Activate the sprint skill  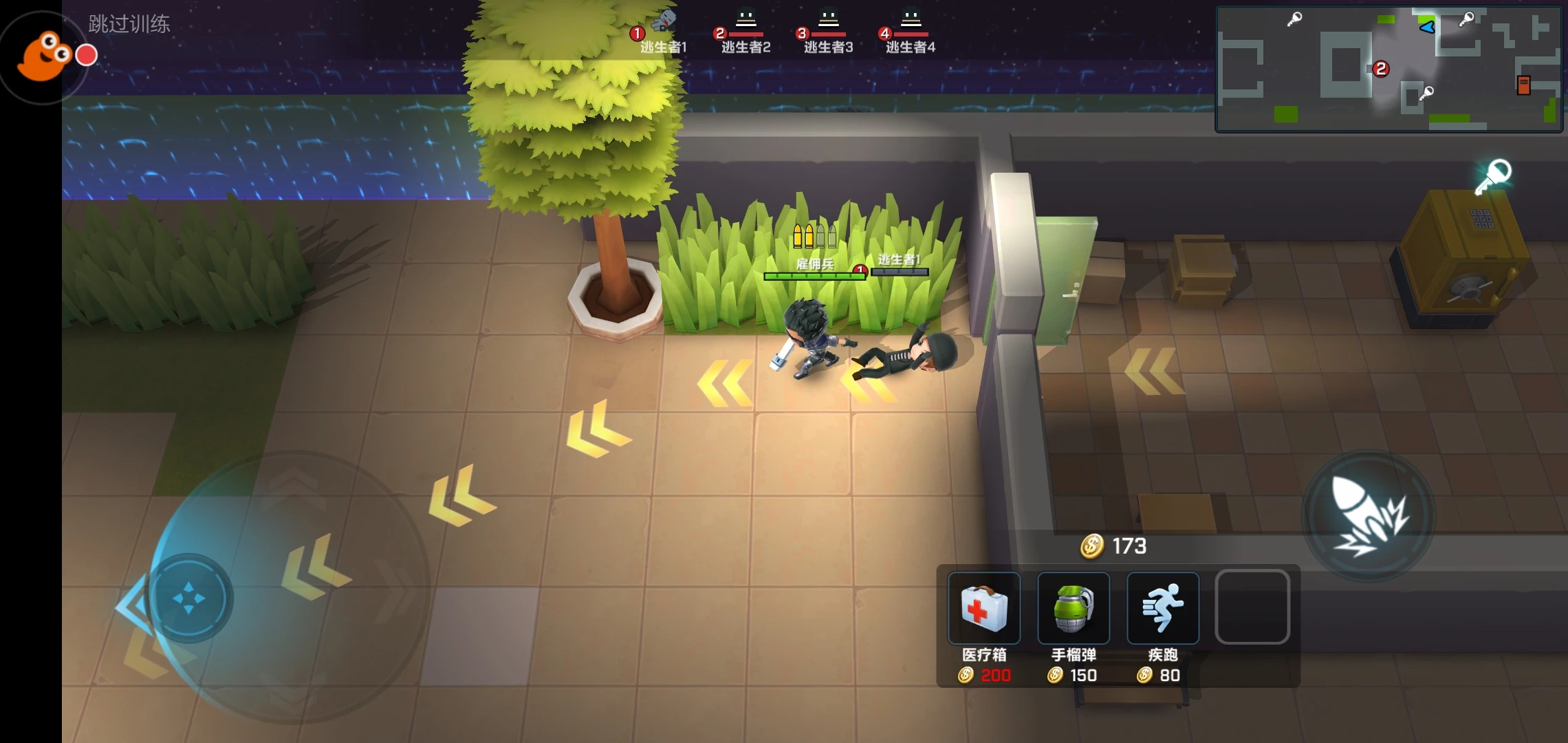[x=1163, y=608]
